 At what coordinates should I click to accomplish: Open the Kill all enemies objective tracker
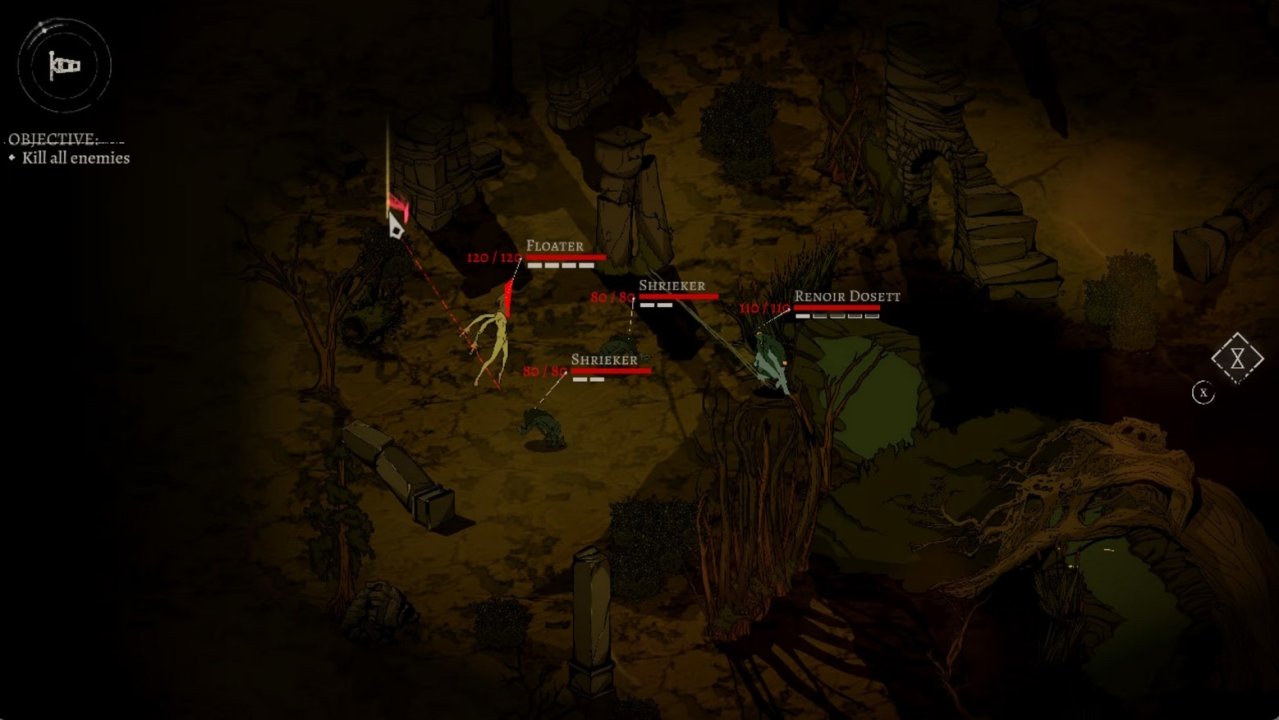pos(76,158)
